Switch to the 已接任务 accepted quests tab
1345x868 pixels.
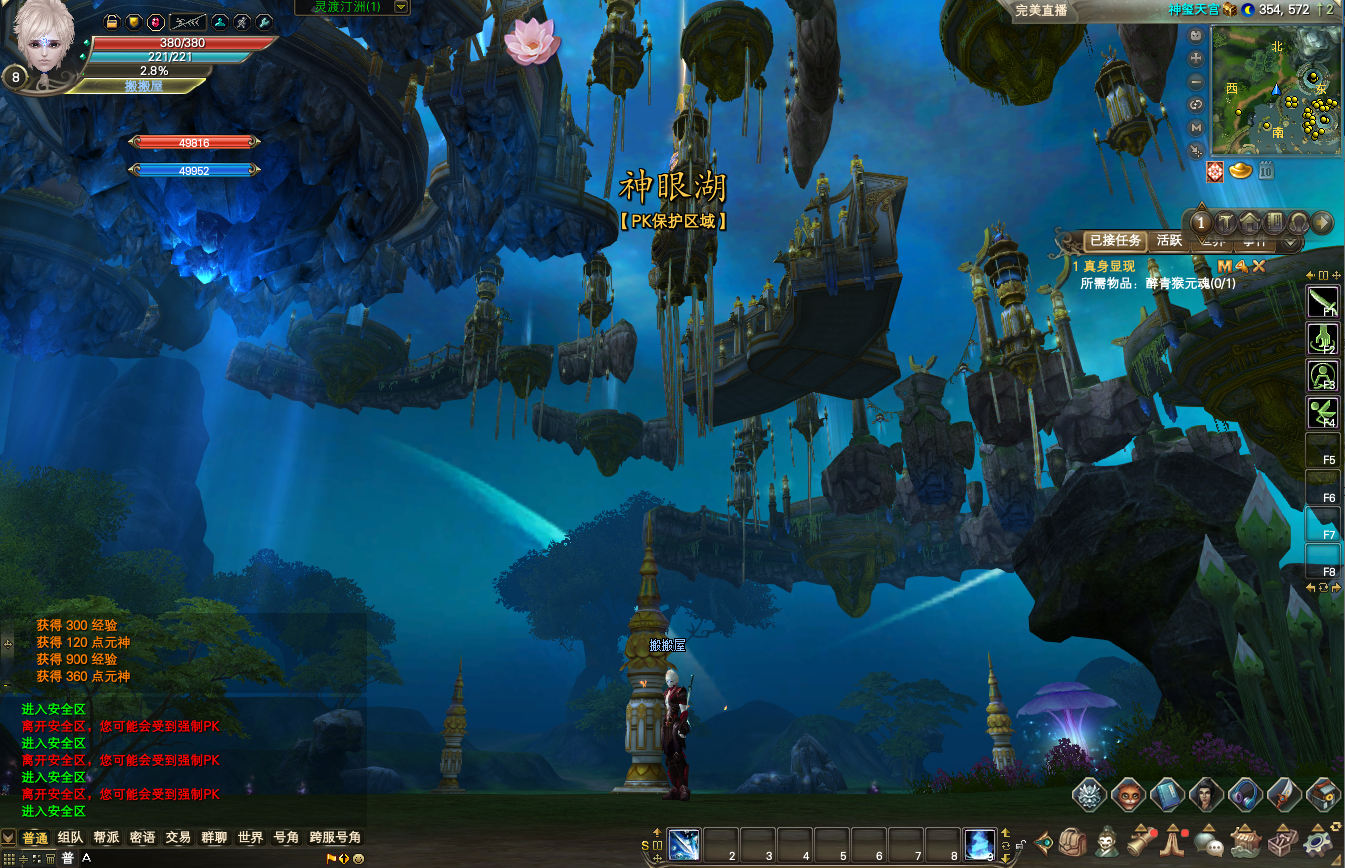1114,240
